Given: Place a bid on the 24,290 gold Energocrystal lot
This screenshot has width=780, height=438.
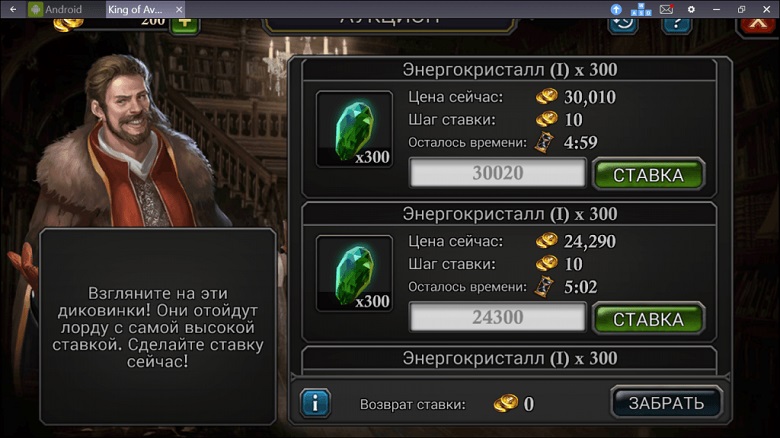Looking at the screenshot, I should click(648, 319).
